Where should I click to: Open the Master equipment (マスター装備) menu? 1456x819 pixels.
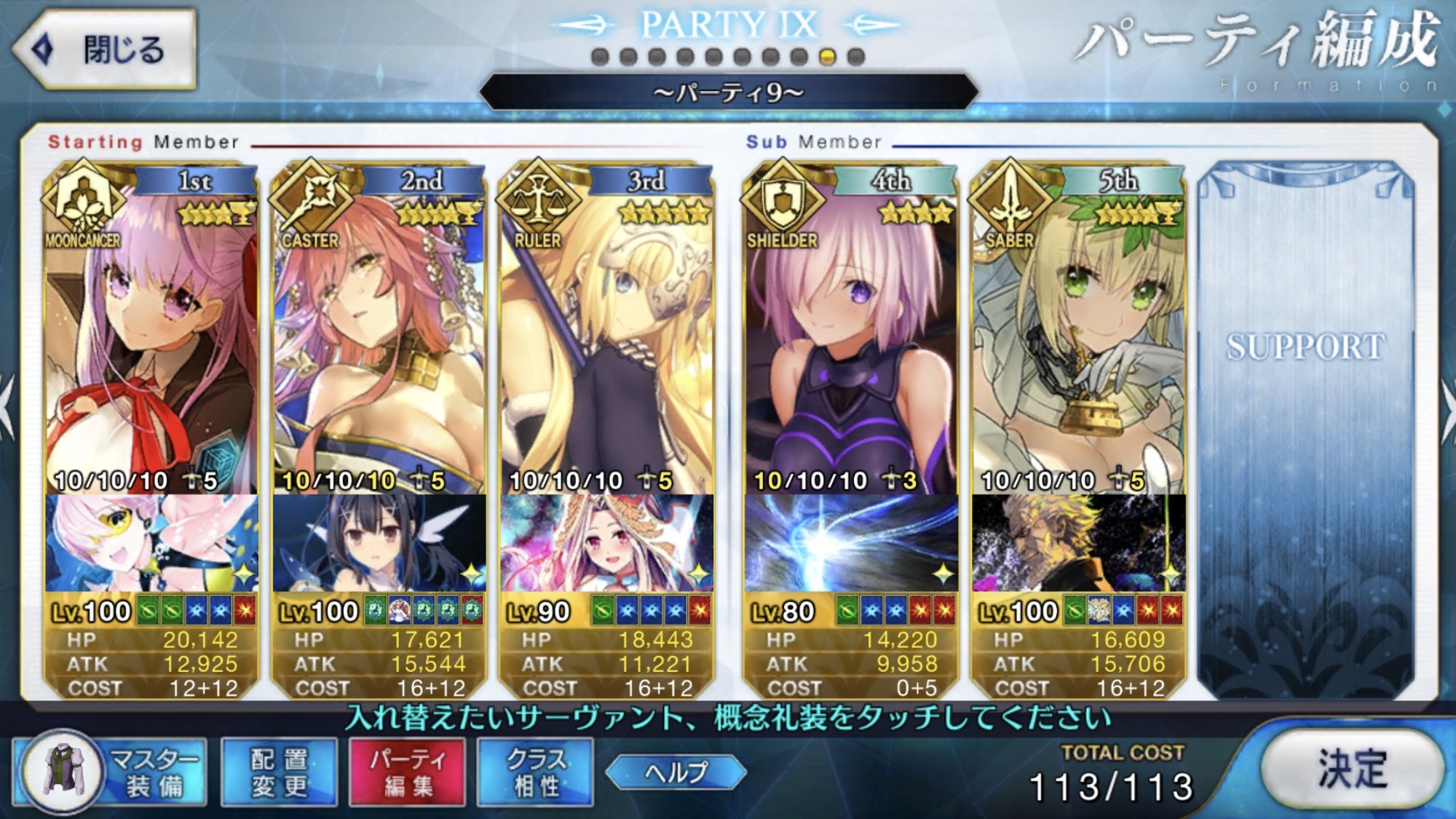coord(111,772)
